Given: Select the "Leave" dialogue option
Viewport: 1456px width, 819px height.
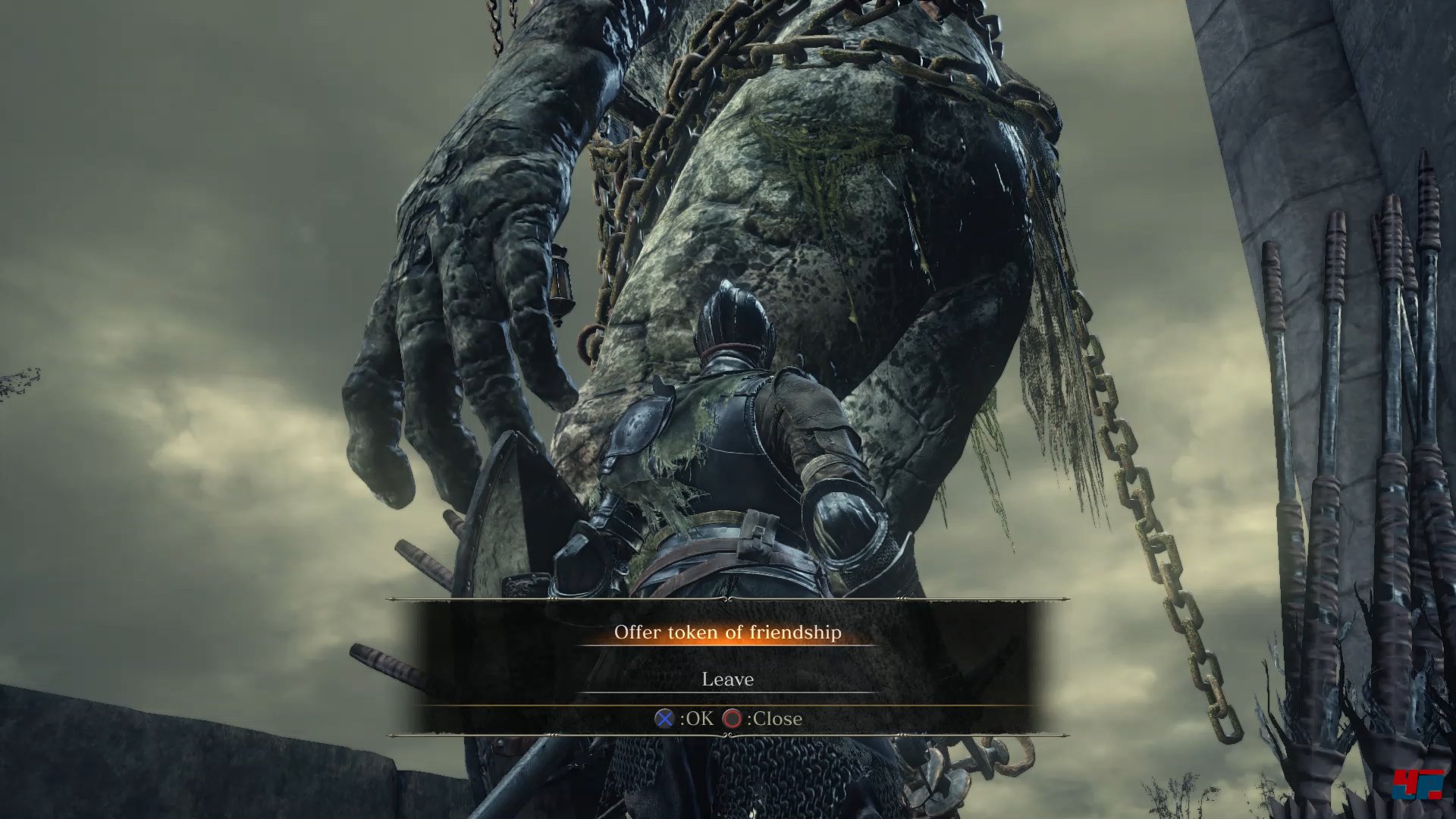Looking at the screenshot, I should (727, 679).
